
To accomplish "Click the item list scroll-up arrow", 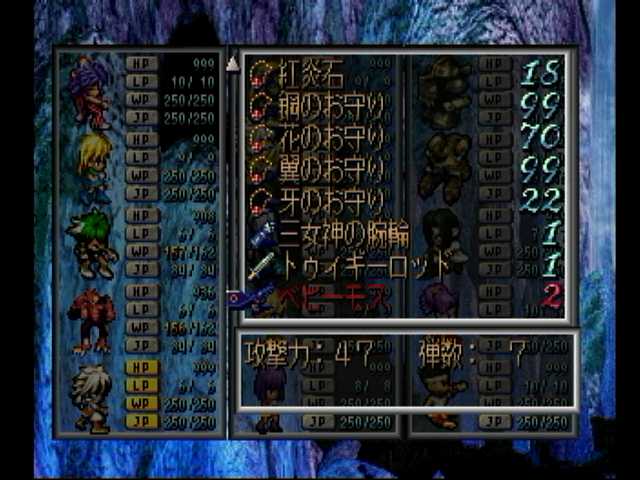I will click(x=233, y=63).
